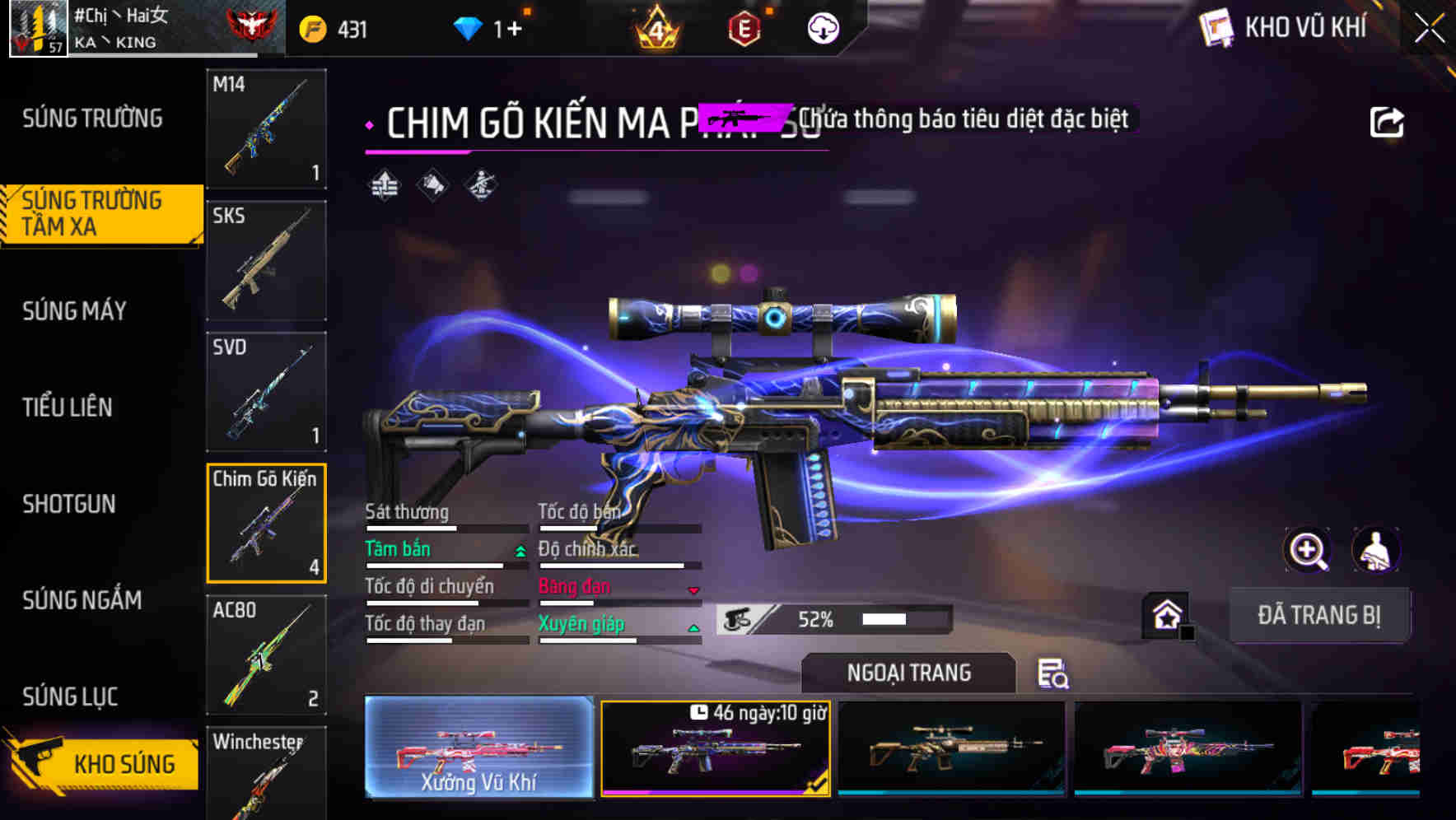Viewport: 1456px width, 820px height.
Task: Click the star-home favorite icon near ĐÃ TRANG BỊ
Action: click(1169, 614)
